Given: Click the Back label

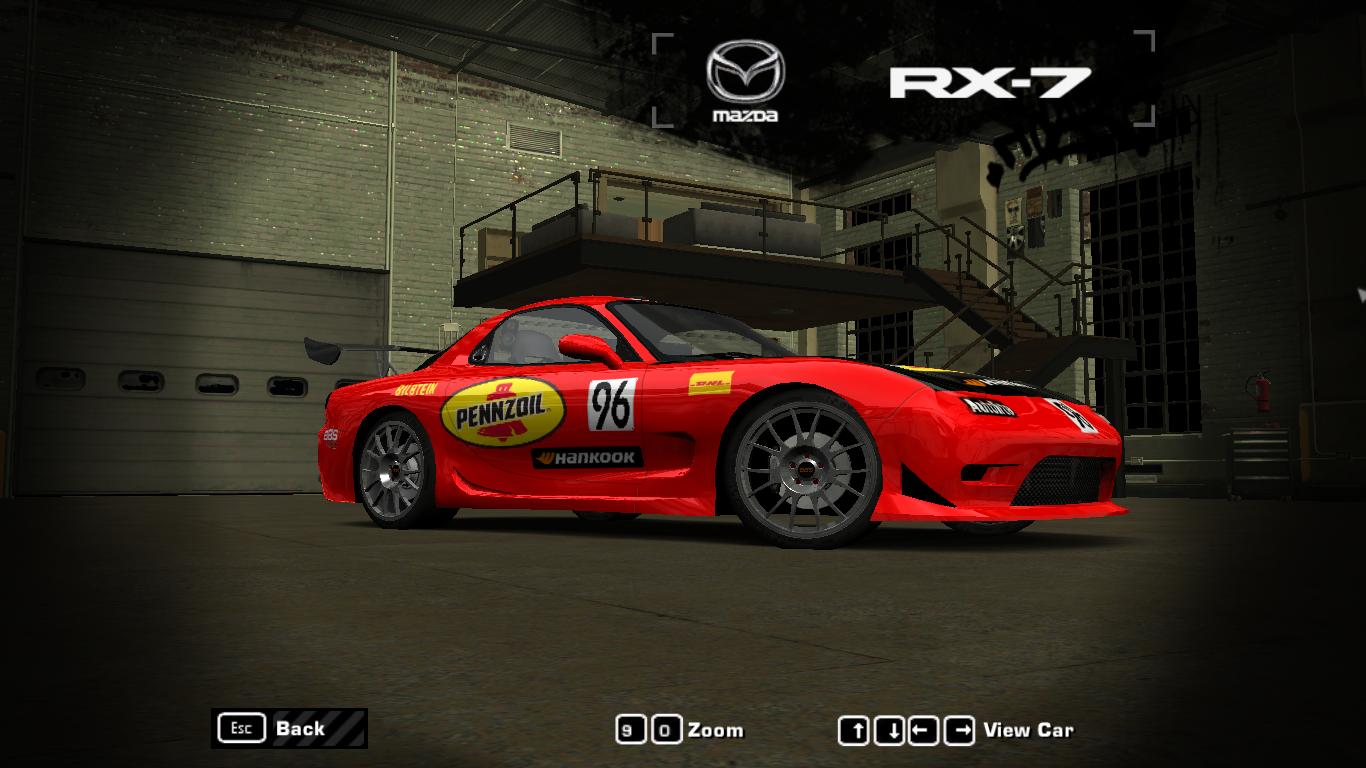Looking at the screenshot, I should point(300,729).
